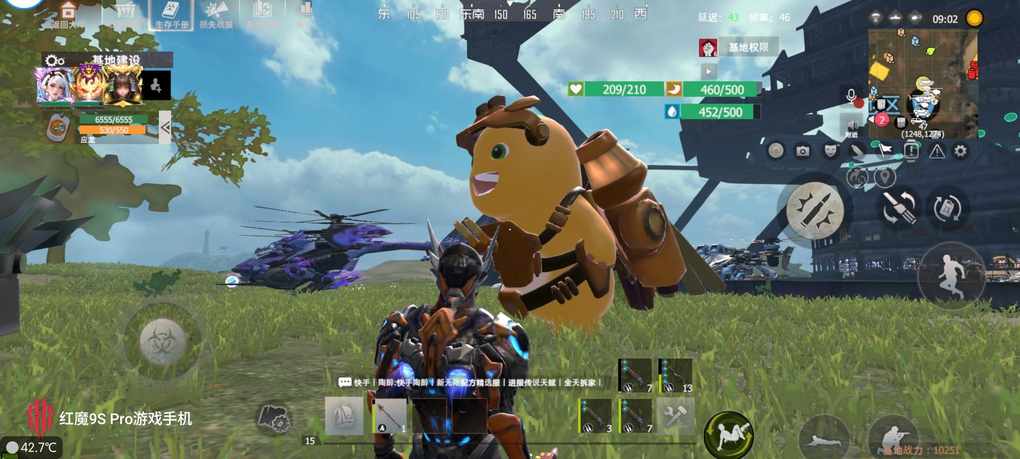
Task: Open the 基地建设 base building panel
Action: (x=118, y=60)
